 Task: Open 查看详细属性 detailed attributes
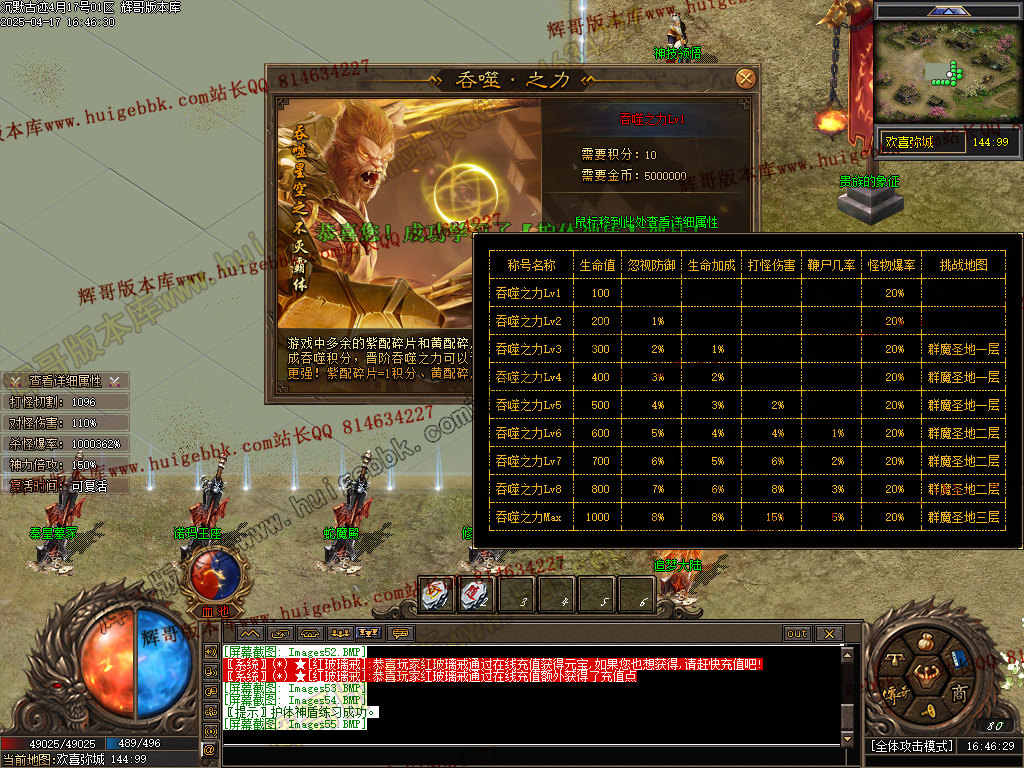tap(65, 381)
